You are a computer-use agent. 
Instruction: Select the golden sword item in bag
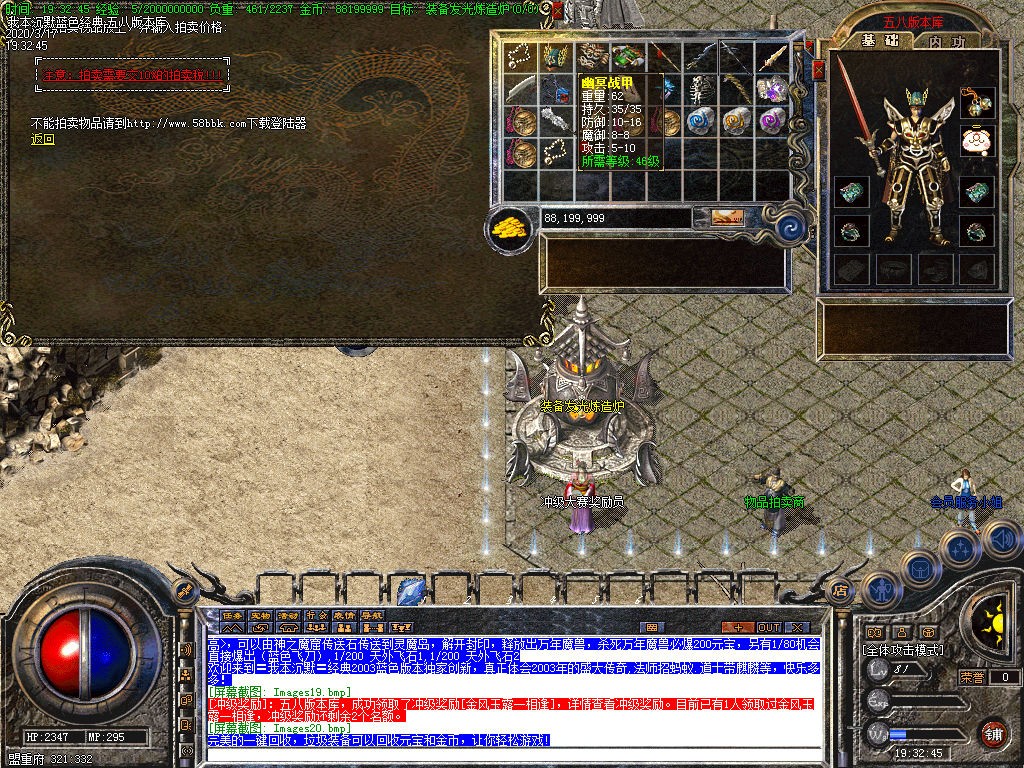[770, 57]
